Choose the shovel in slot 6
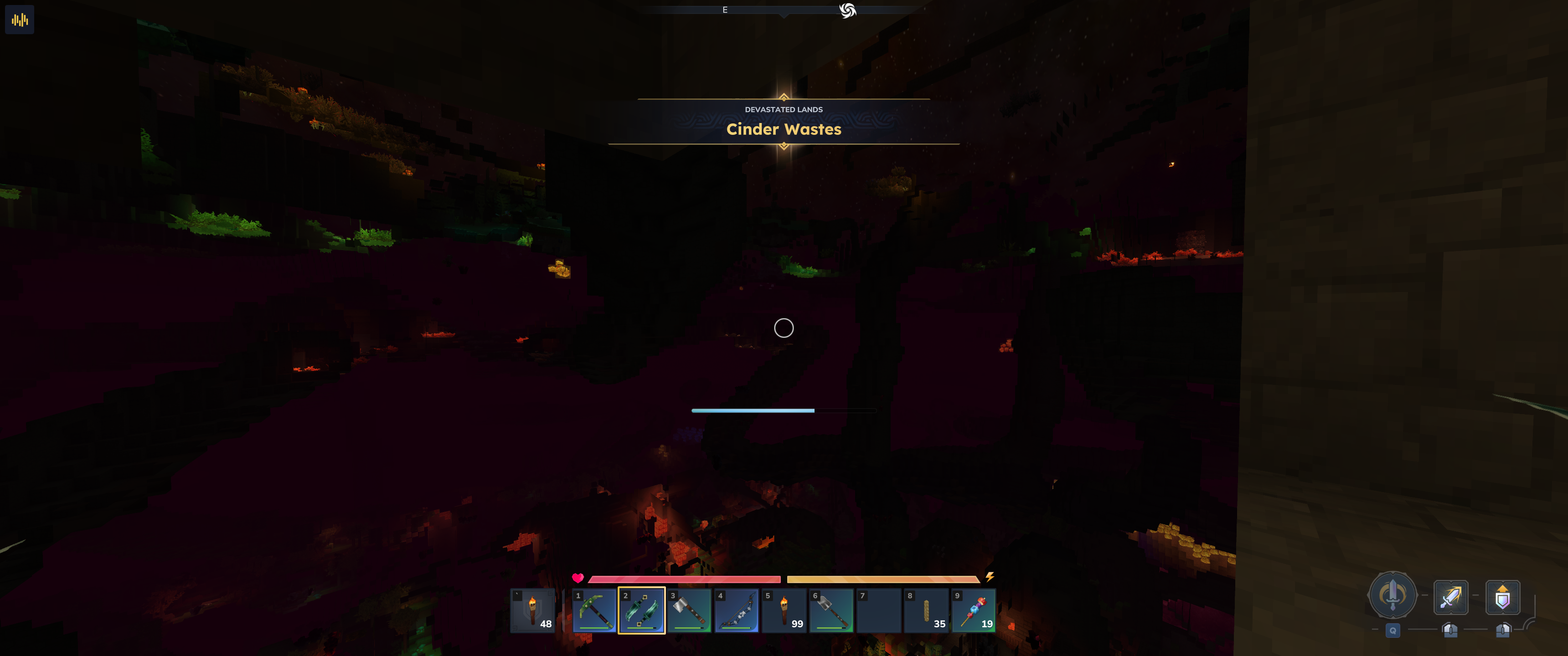This screenshot has height=656, width=1568. [831, 610]
